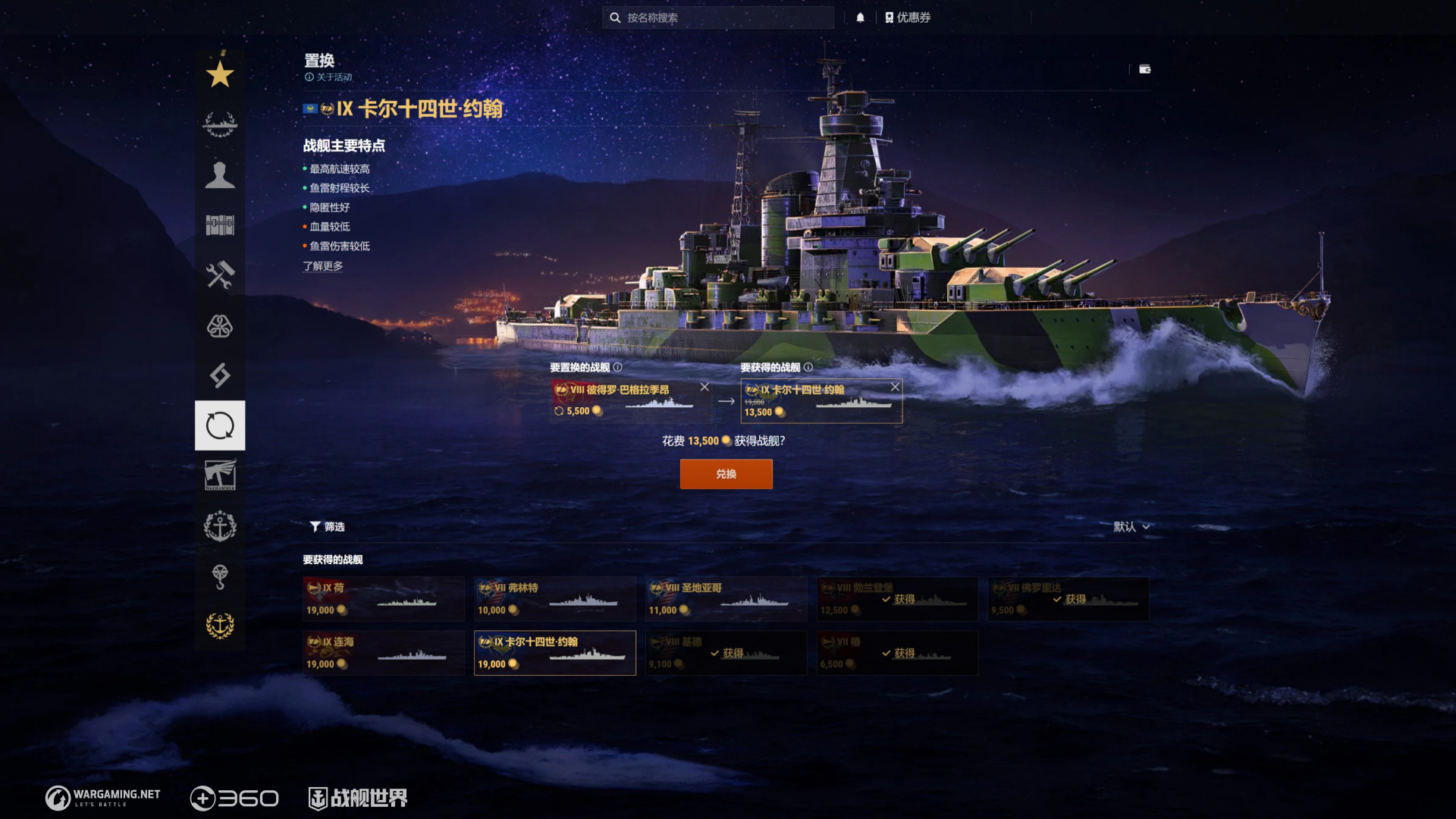The width and height of the screenshot is (1456, 819).
Task: Click the 了解更多 learn more link
Action: coord(323,266)
